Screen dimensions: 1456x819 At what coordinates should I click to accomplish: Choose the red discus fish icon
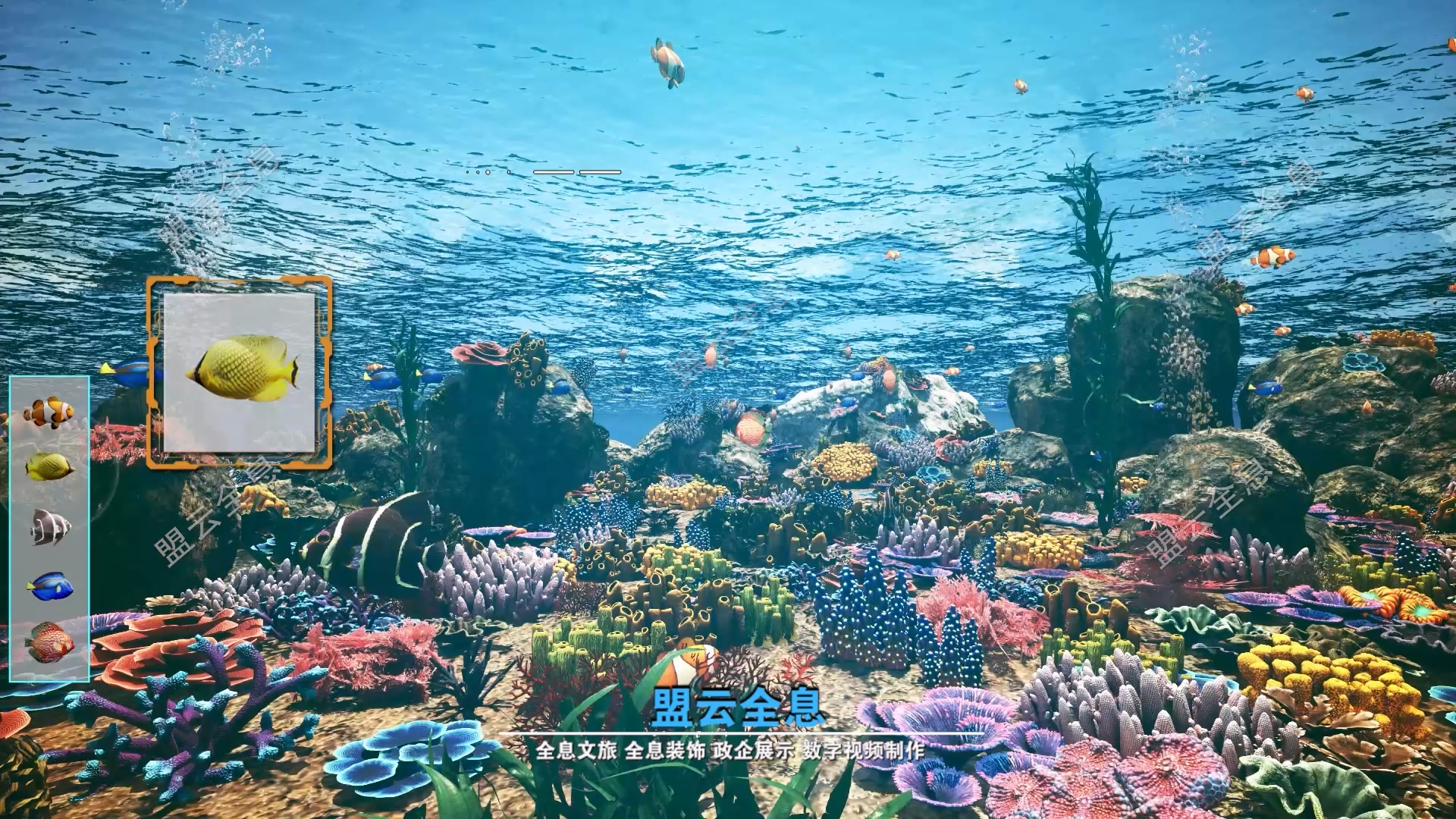click(50, 643)
